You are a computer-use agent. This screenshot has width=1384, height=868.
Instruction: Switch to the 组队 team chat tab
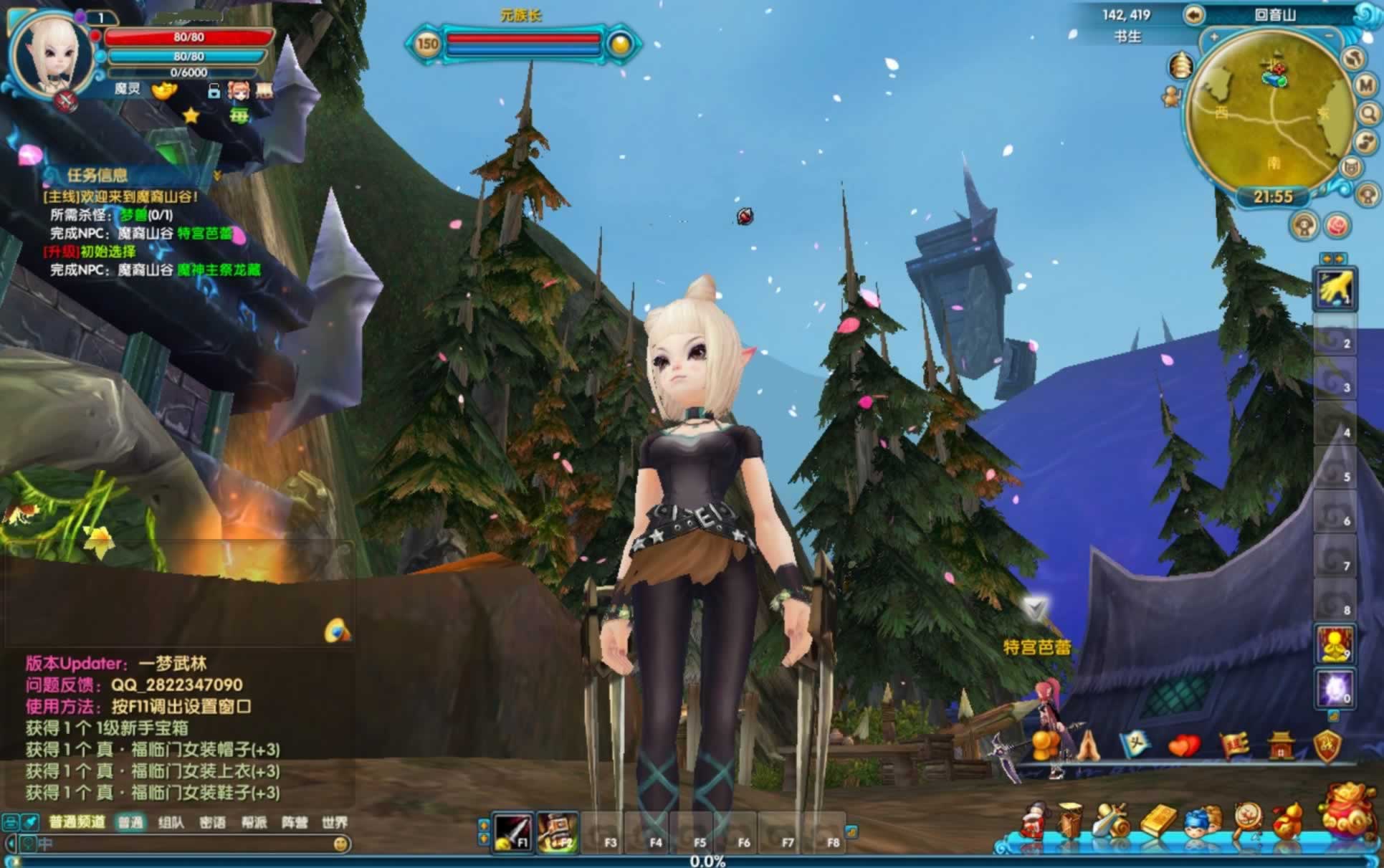171,822
